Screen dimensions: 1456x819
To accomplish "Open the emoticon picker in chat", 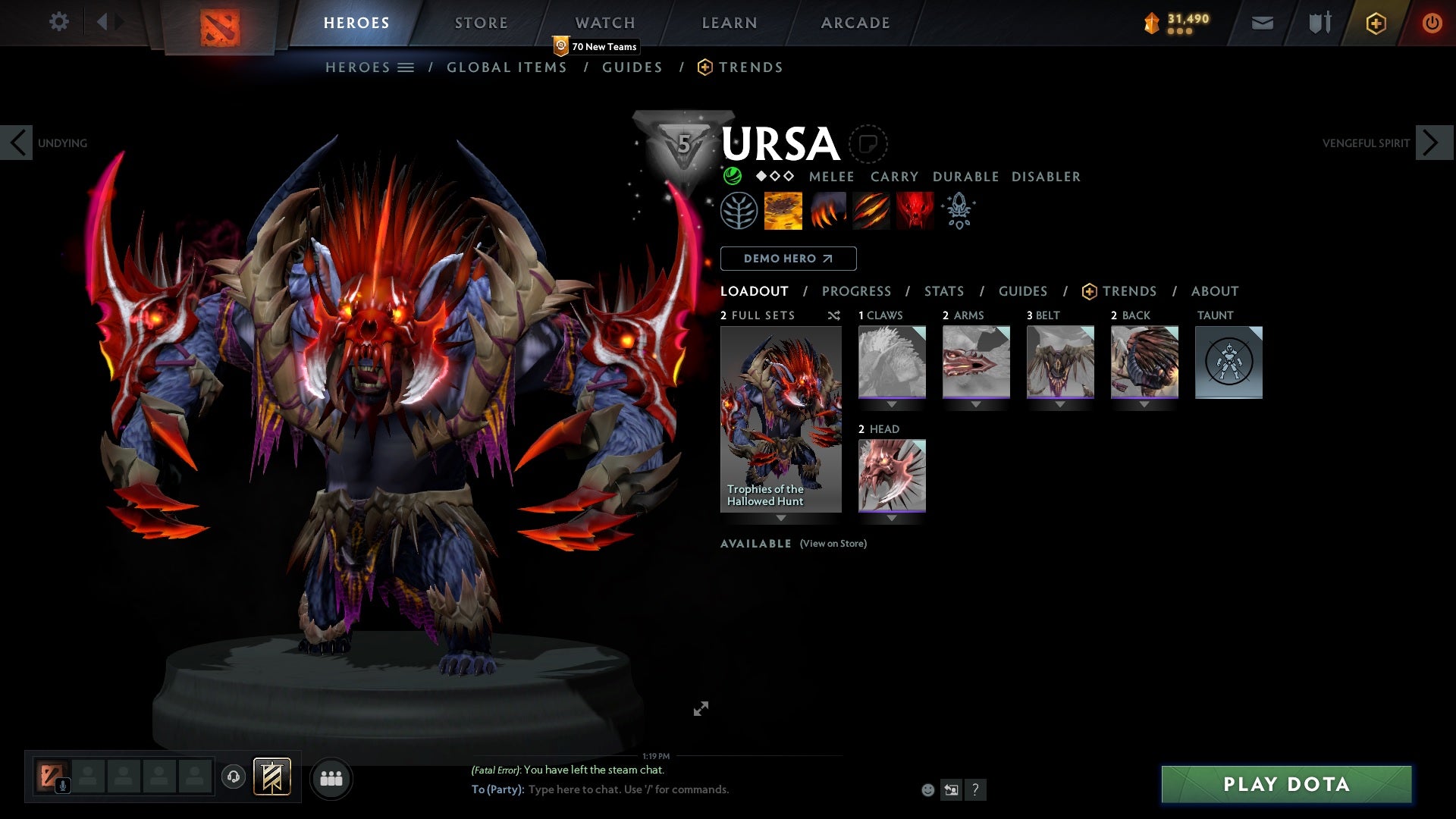I will pos(927,789).
